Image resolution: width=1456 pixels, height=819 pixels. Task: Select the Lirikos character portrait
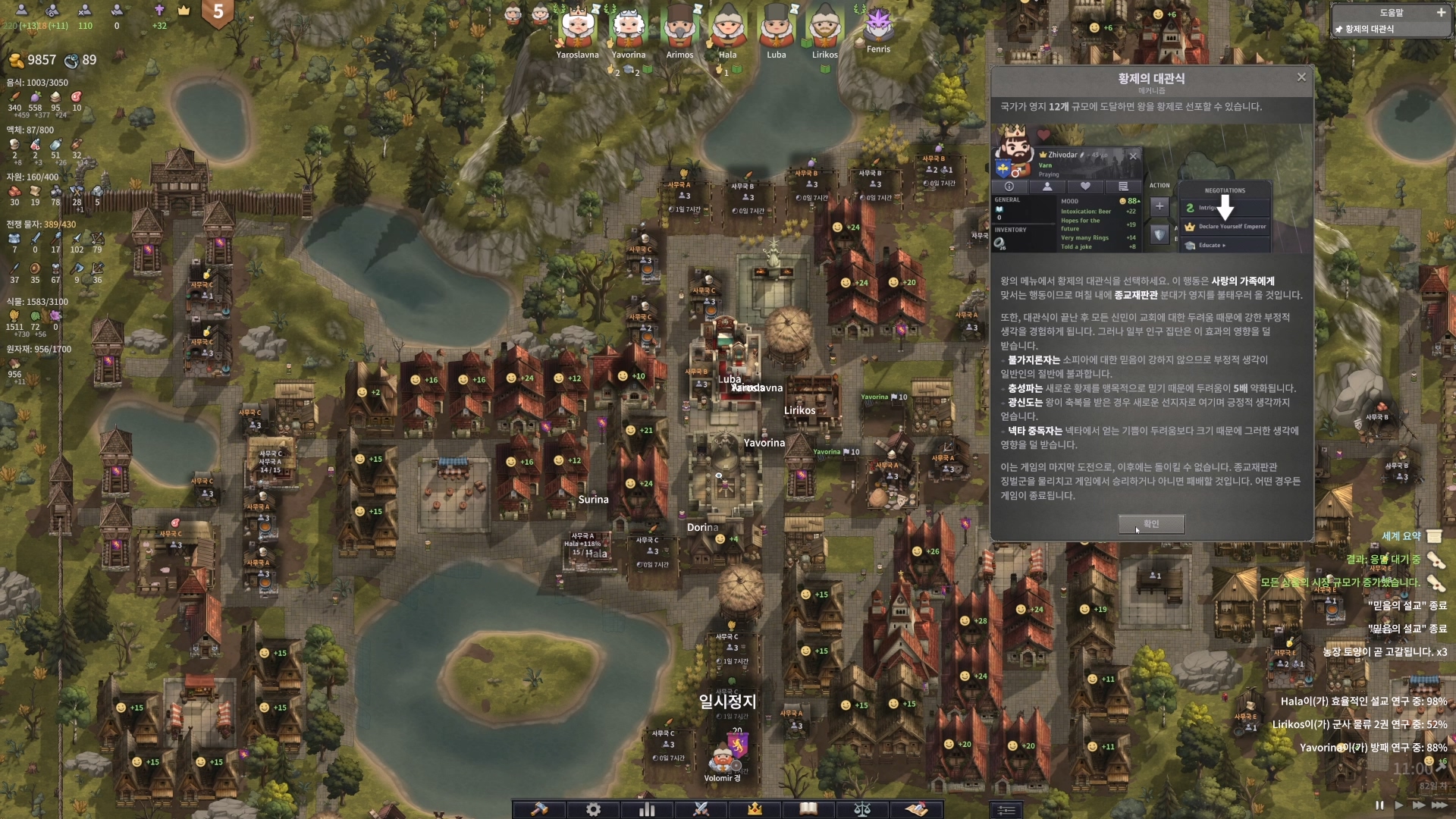824,27
